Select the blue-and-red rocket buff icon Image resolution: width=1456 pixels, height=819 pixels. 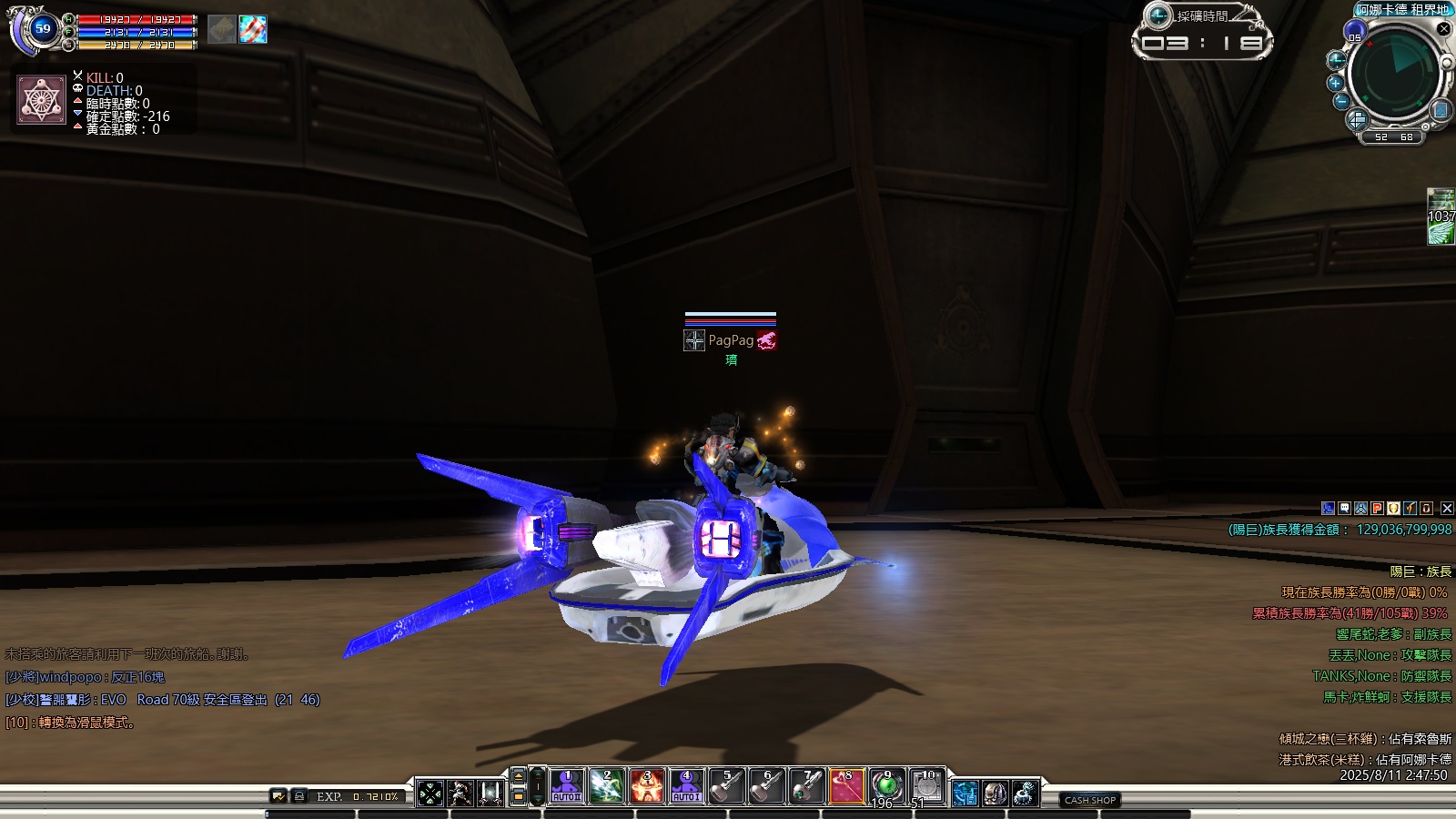[x=253, y=29]
